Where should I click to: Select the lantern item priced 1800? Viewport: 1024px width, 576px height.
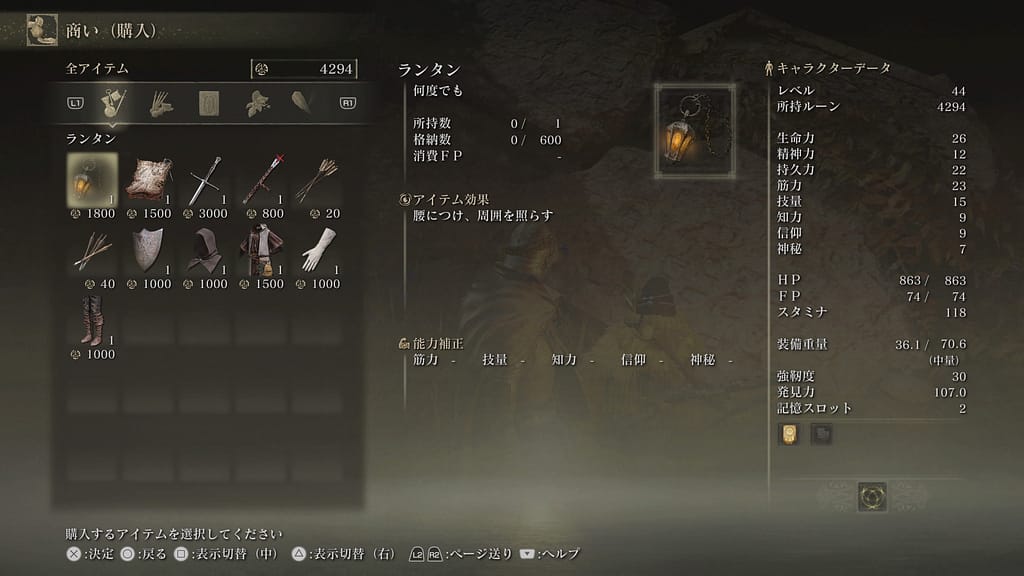point(92,179)
